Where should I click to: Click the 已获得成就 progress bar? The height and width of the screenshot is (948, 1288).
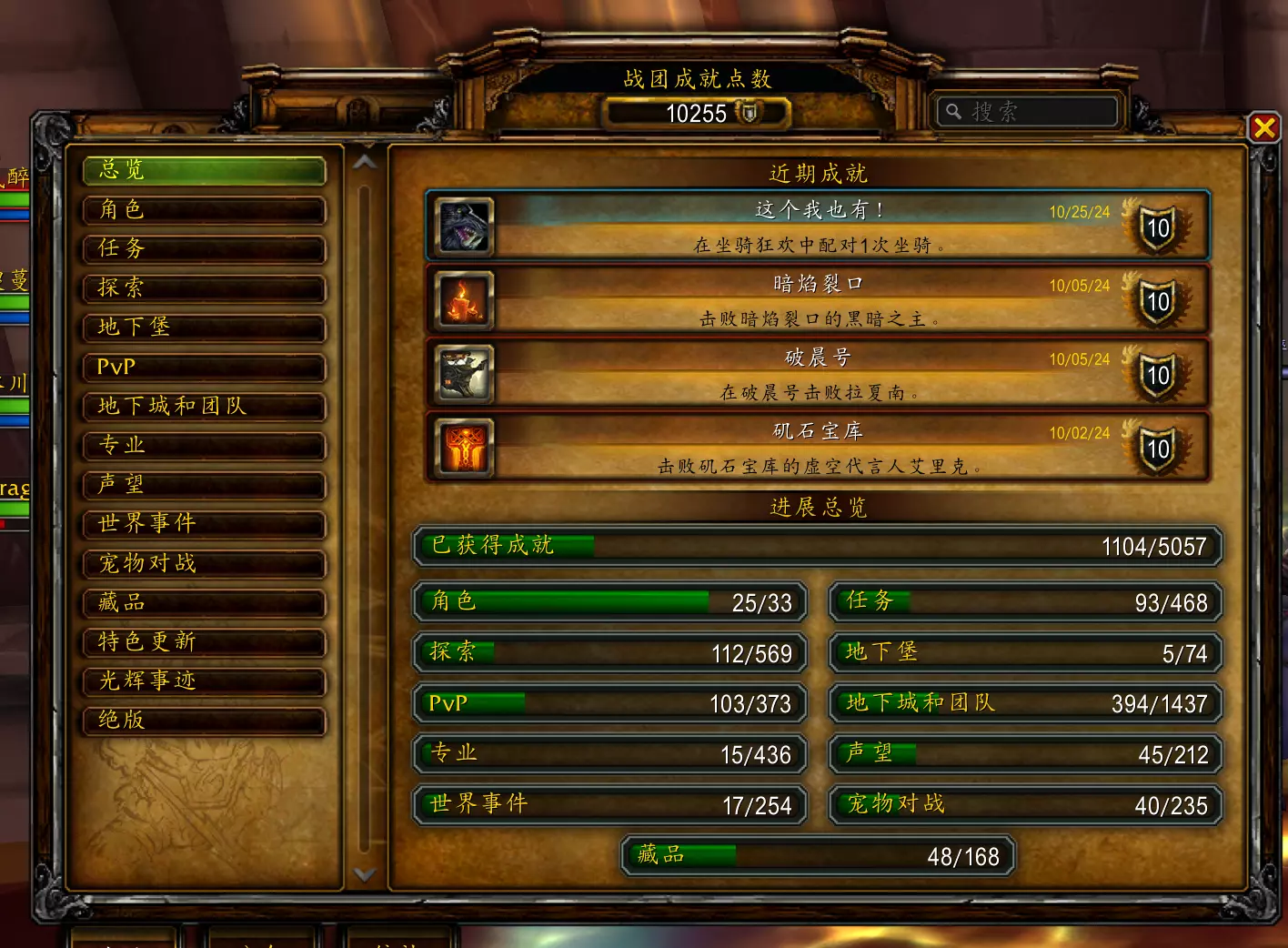[x=817, y=546]
